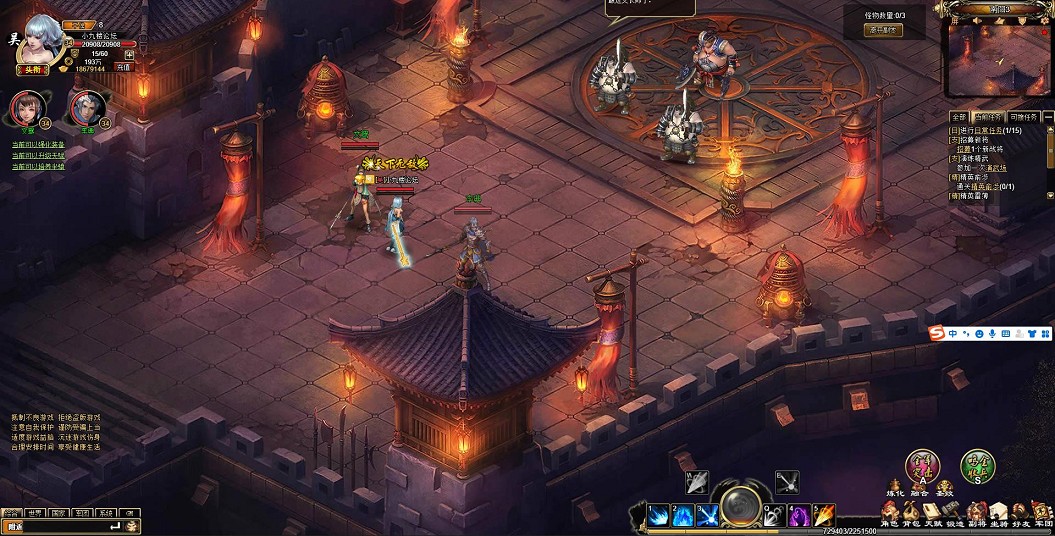The image size is (1055, 536).
Task: Click the 充值 recharge button
Action: [124, 67]
